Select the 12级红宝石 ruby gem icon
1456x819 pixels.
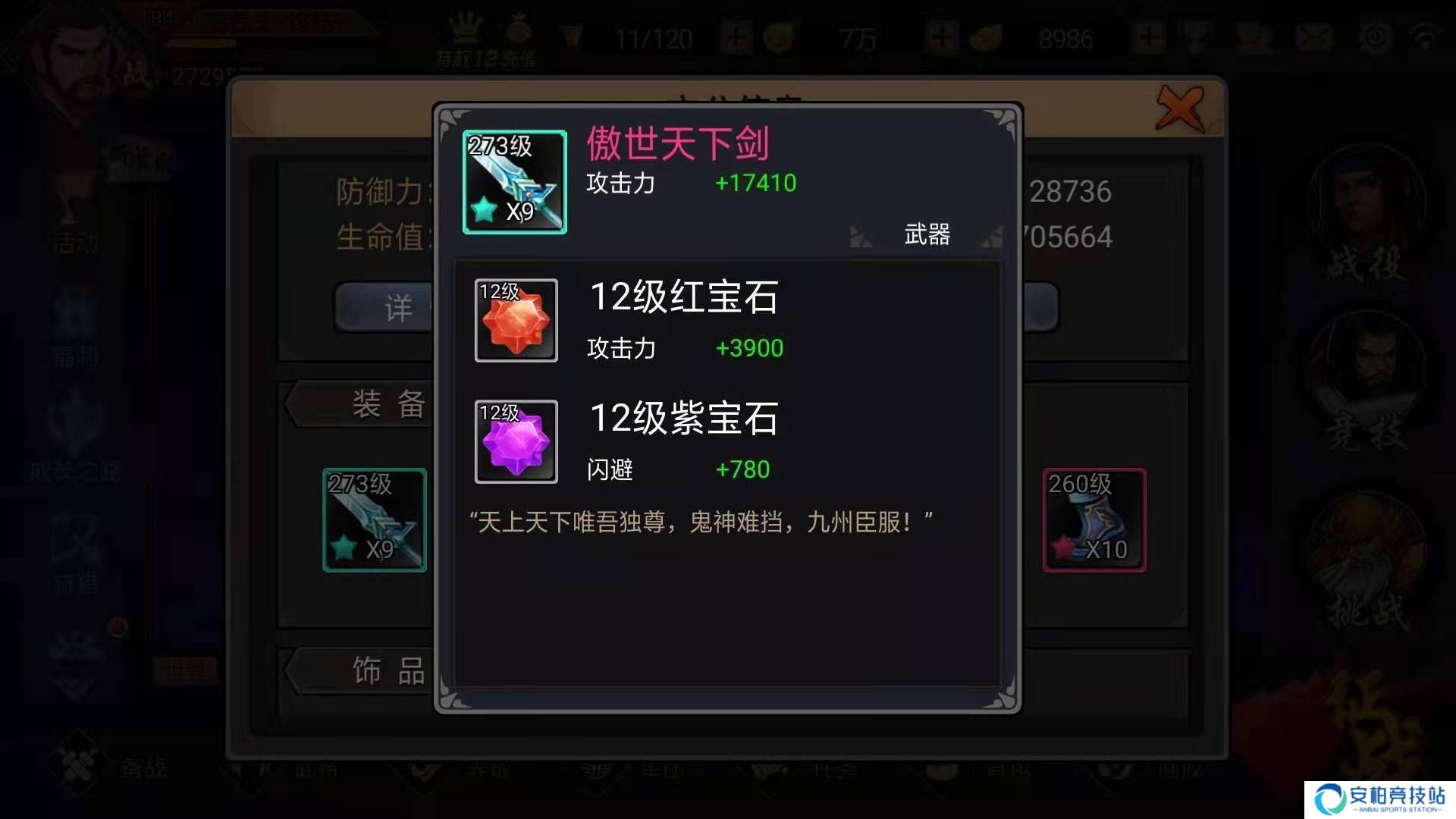point(516,321)
